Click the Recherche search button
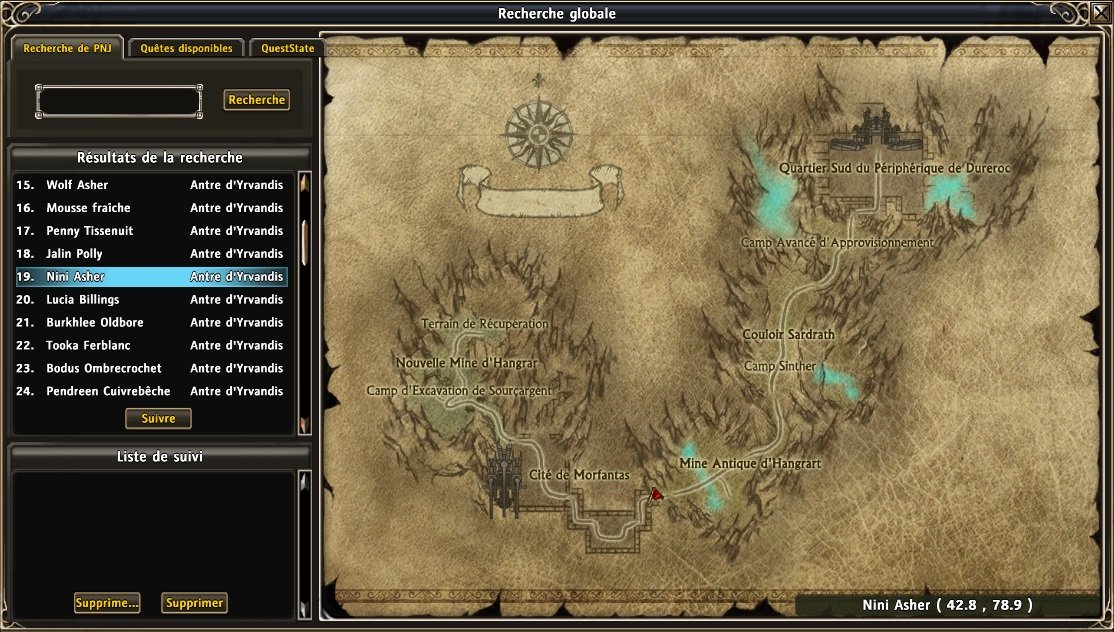Image resolution: width=1114 pixels, height=632 pixels. coord(257,100)
